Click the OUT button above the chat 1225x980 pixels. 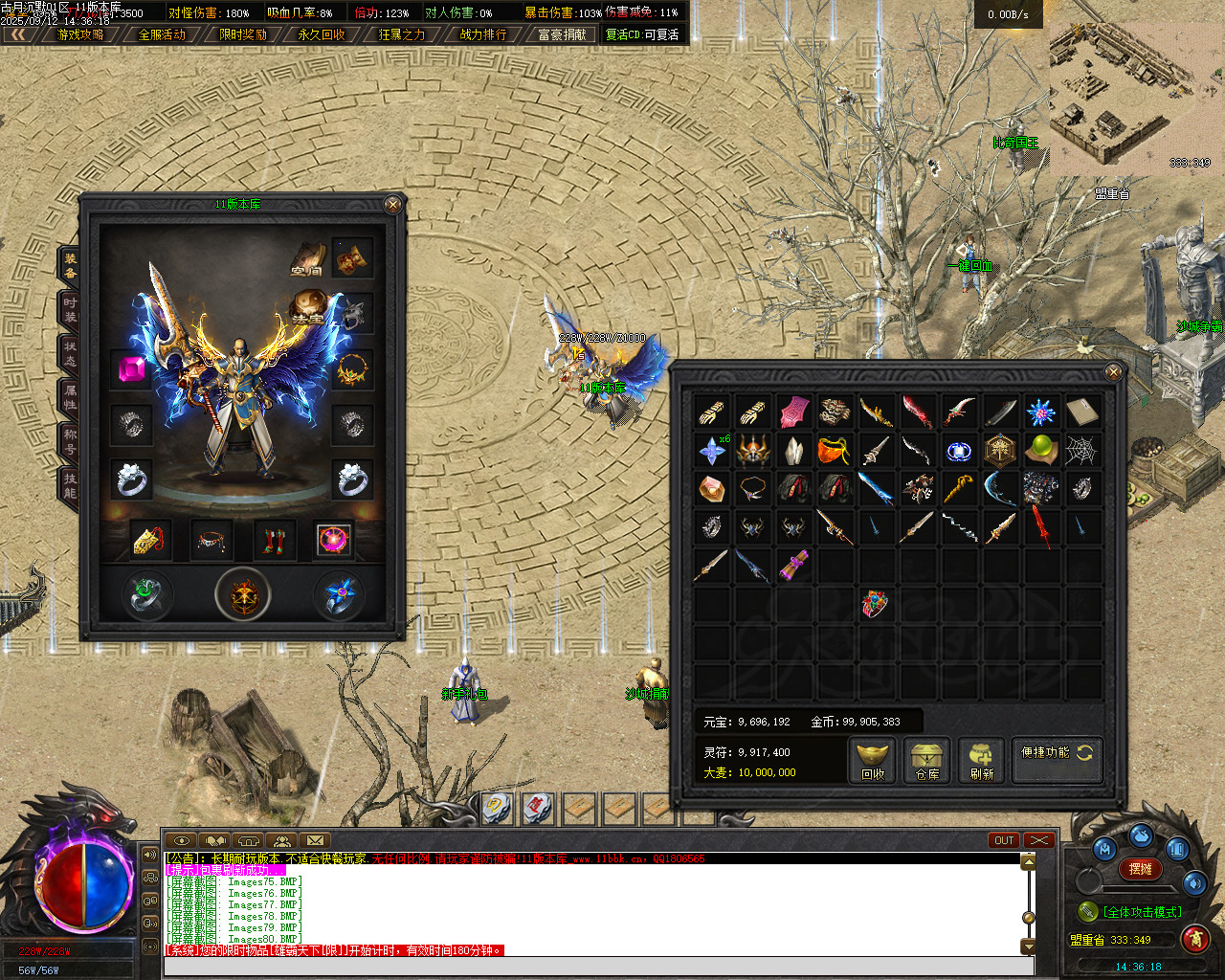[1004, 840]
